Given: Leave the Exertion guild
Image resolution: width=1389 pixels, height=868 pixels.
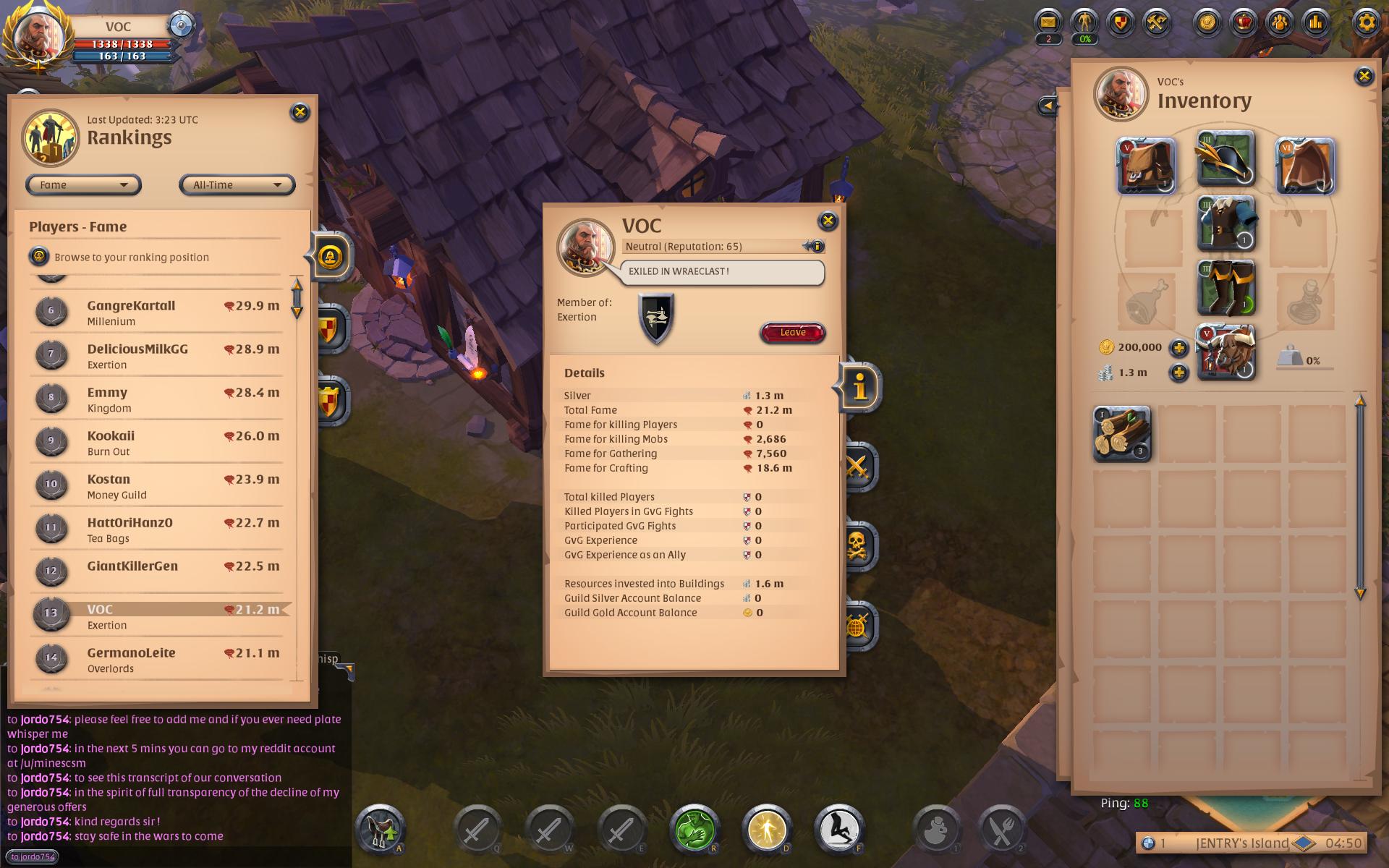Looking at the screenshot, I should 792,333.
